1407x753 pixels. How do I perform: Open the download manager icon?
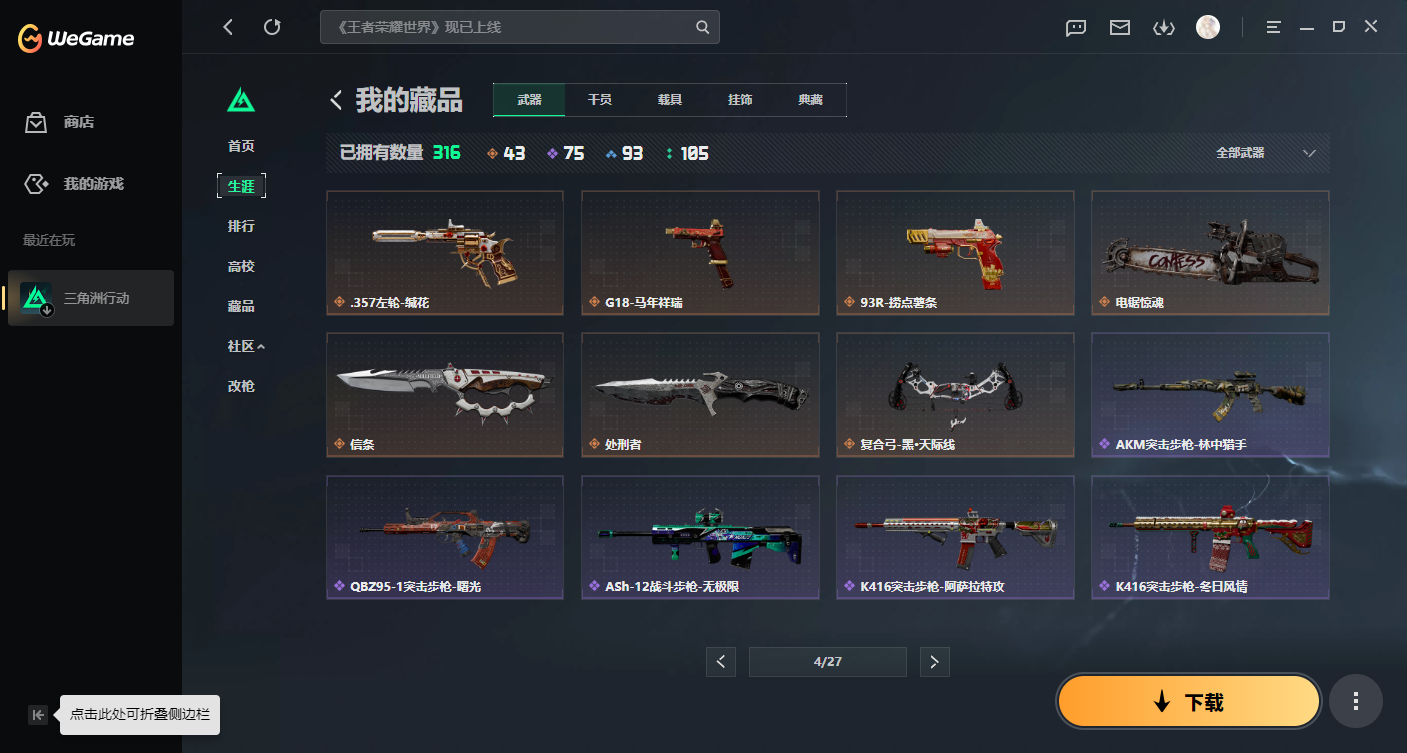click(1163, 28)
